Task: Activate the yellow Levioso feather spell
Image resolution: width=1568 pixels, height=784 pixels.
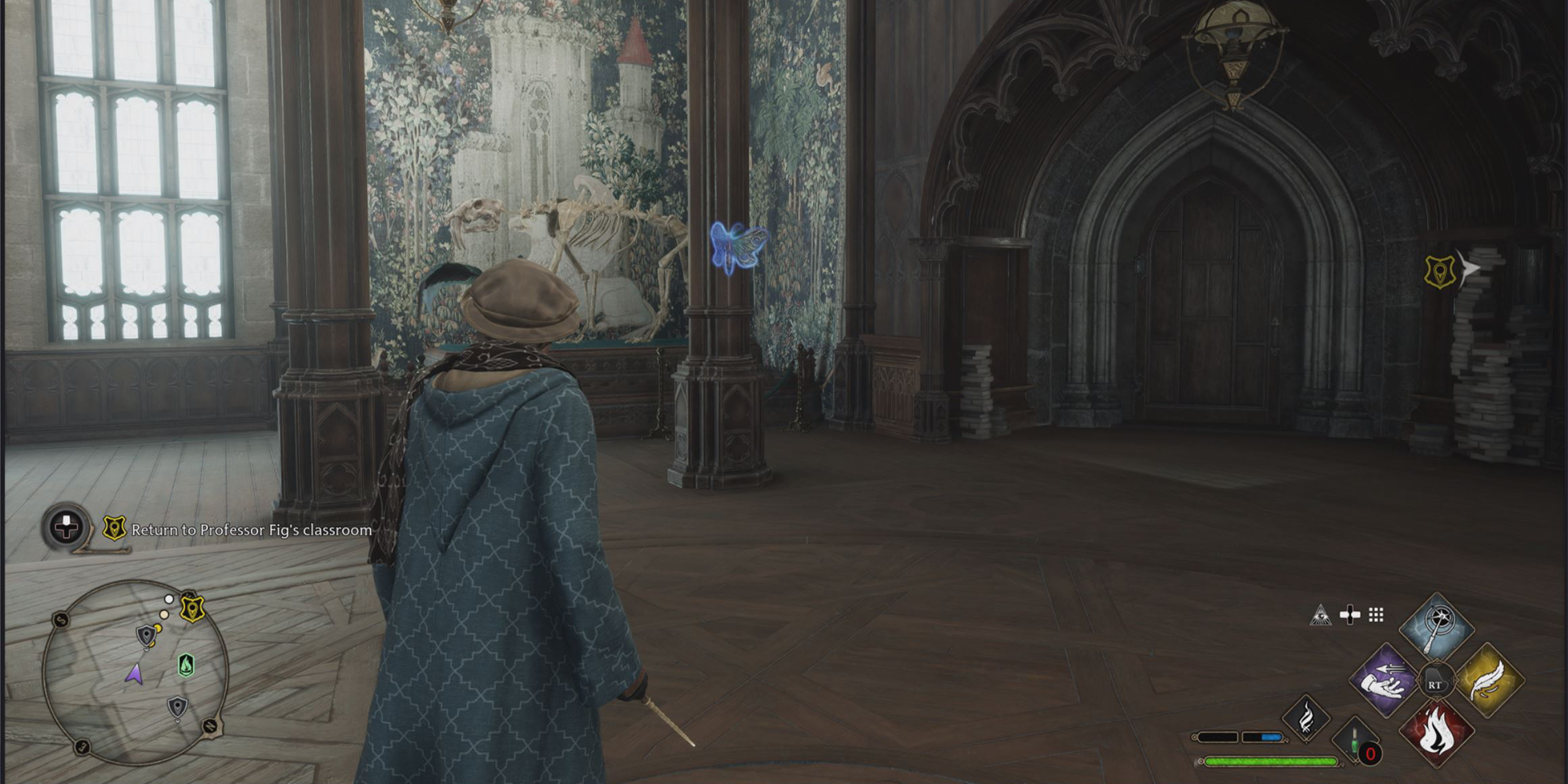Action: [x=1488, y=680]
